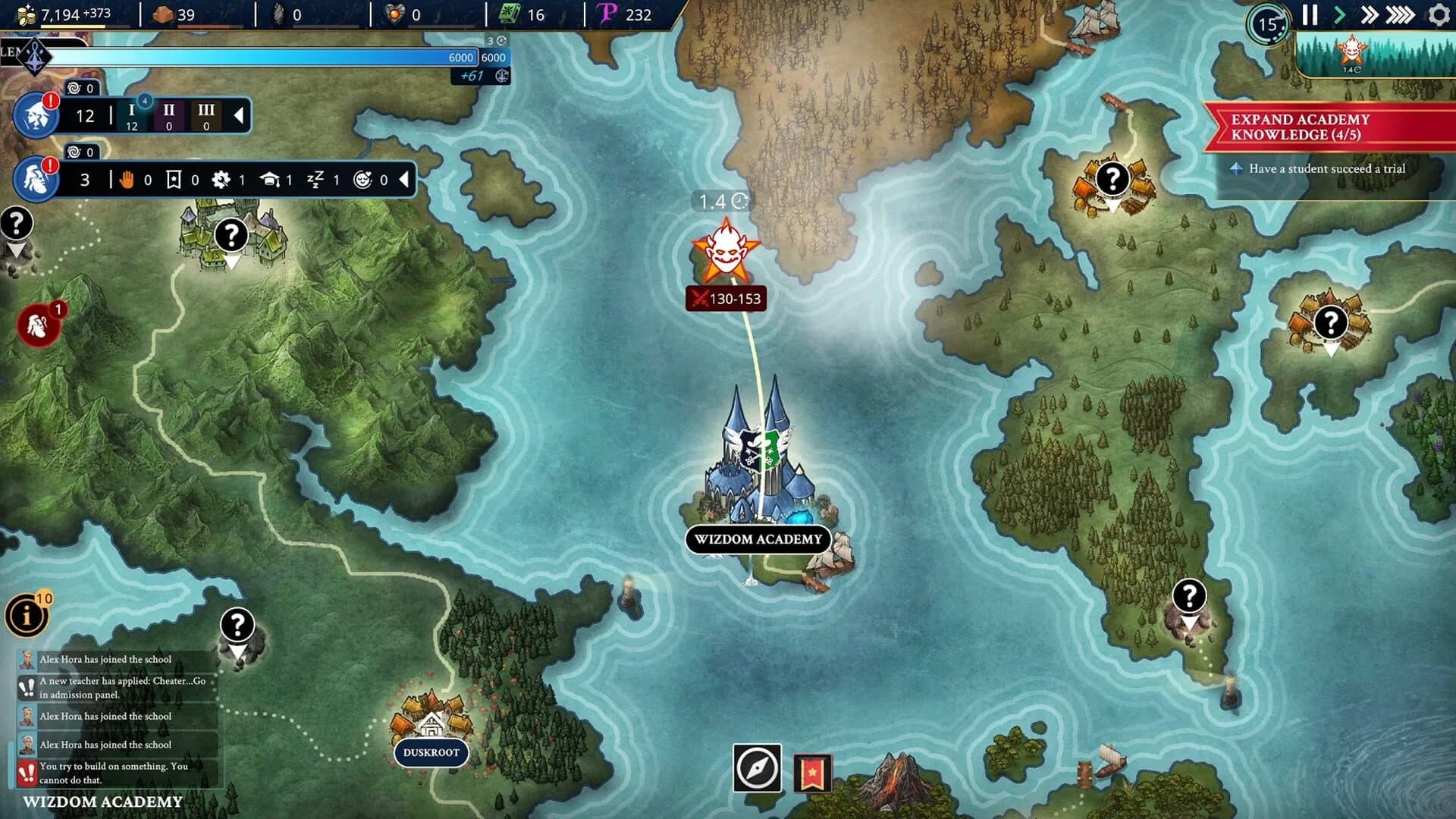This screenshot has width=1456, height=819.
Task: Switch to student tier II tab
Action: pos(168,116)
